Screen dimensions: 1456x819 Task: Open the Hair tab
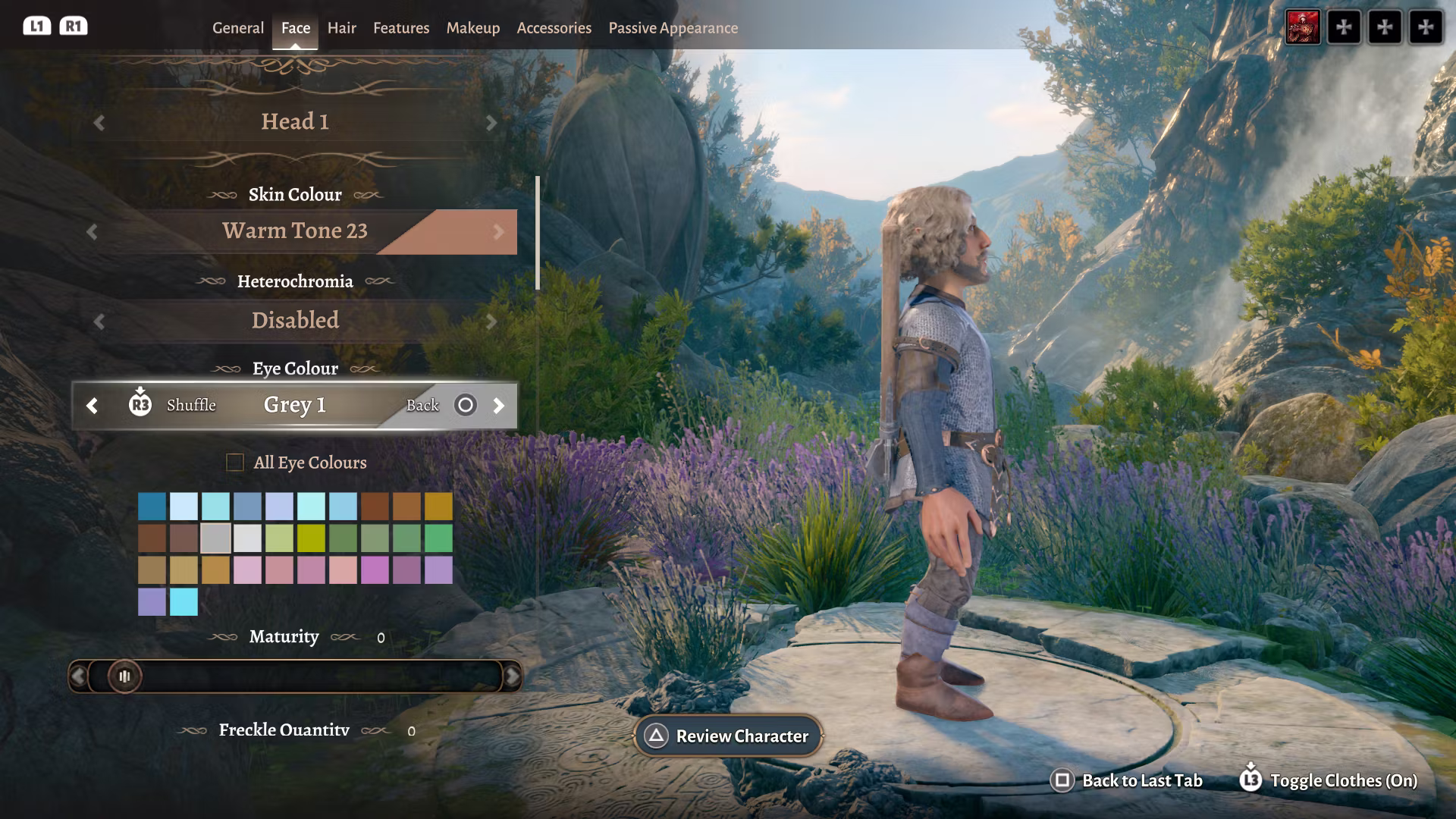tap(341, 28)
